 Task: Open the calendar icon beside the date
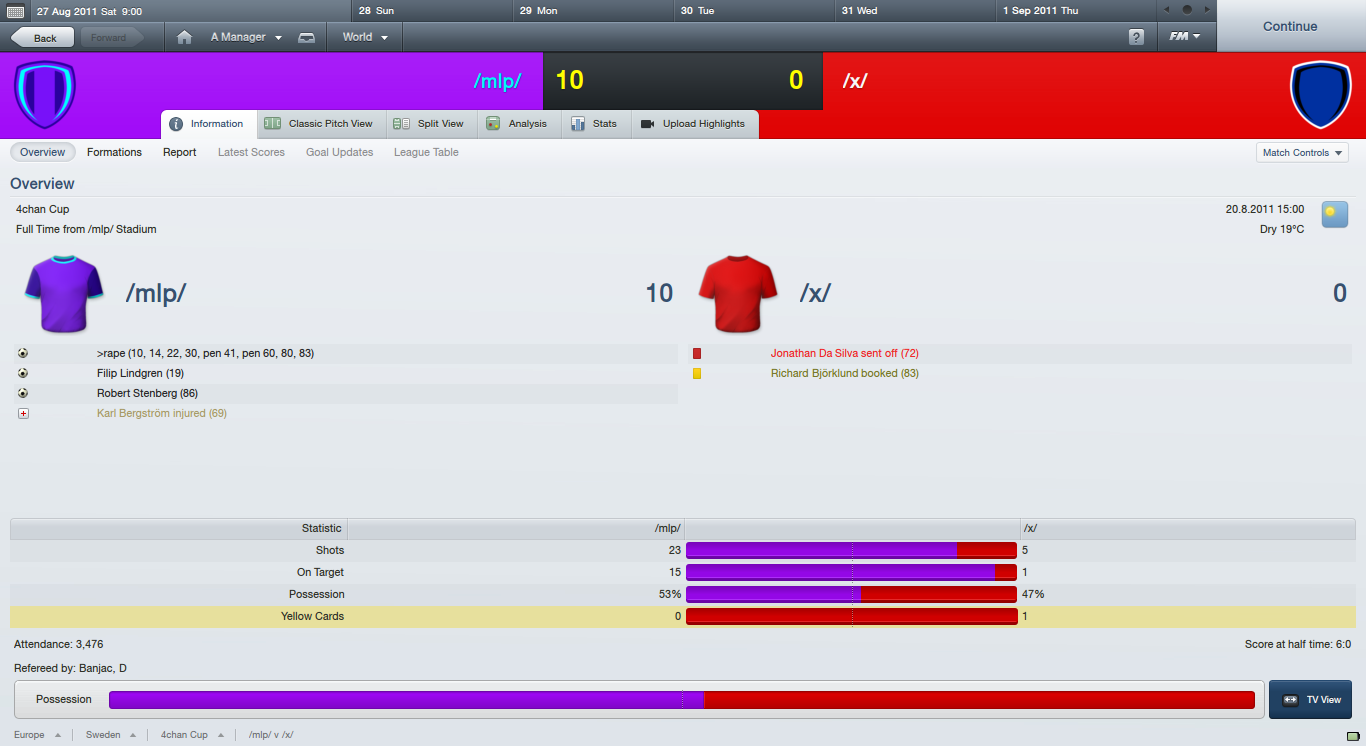tap(15, 11)
